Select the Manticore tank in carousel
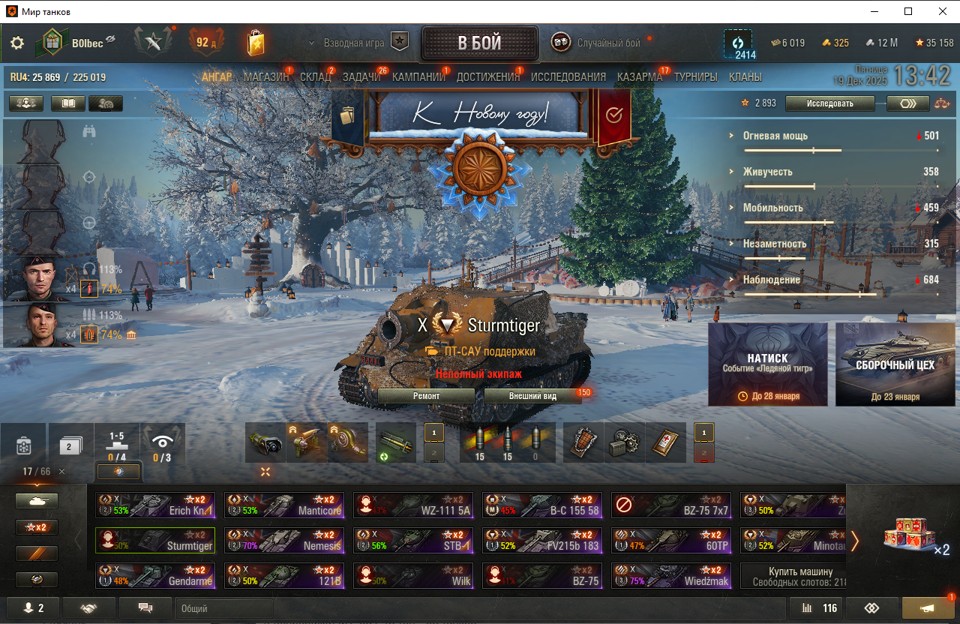The height and width of the screenshot is (624, 960). click(284, 505)
